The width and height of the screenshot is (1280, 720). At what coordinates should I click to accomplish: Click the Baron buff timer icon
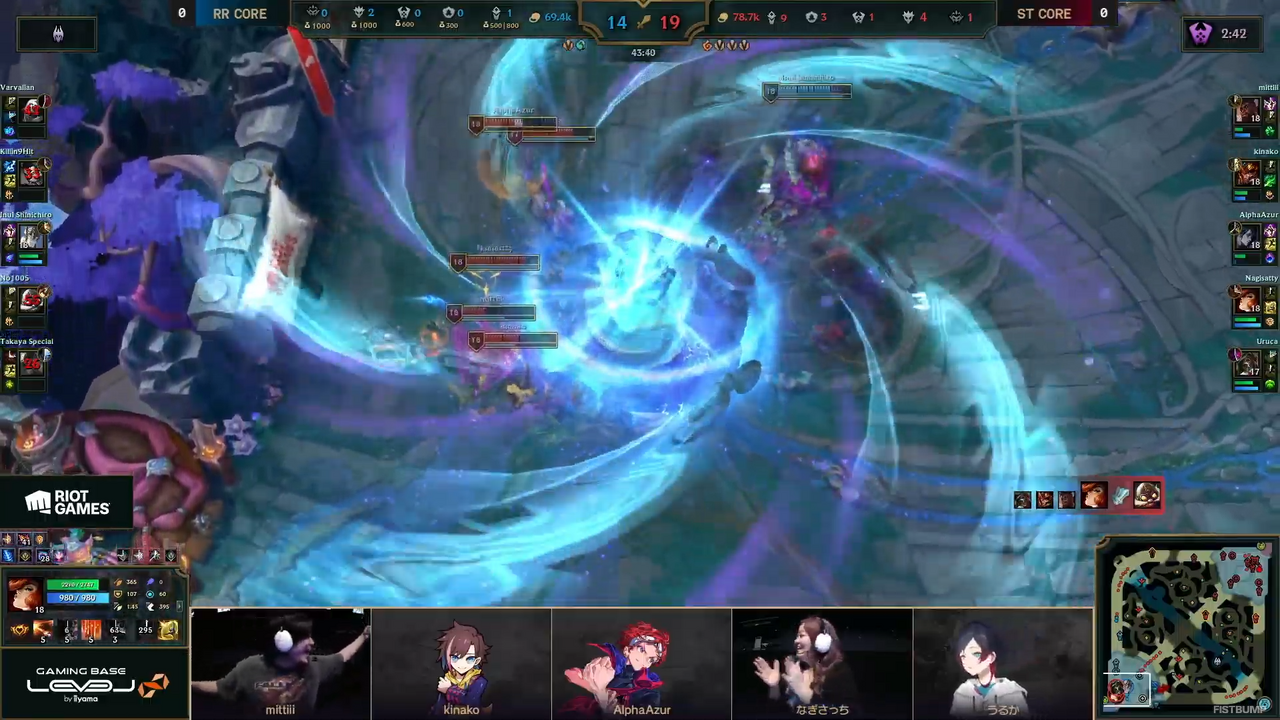1200,34
